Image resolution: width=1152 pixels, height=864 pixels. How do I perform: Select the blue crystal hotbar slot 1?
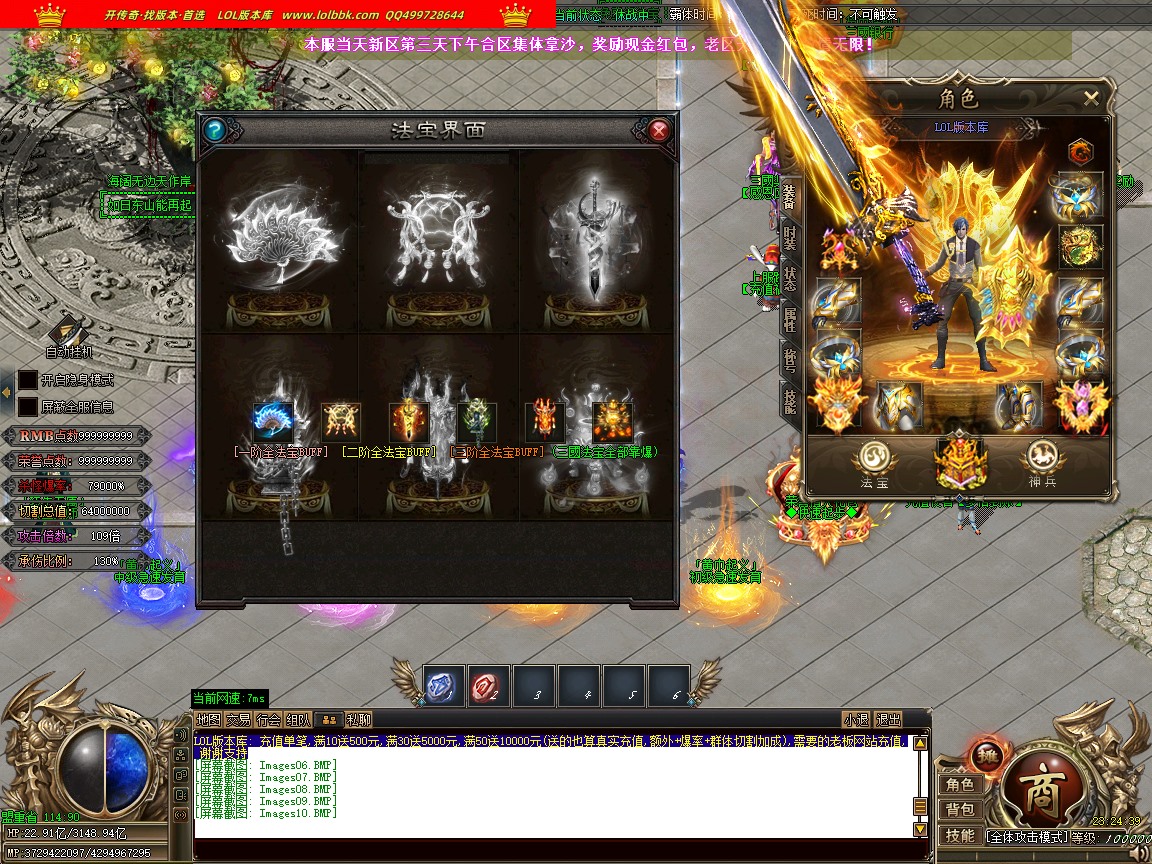tap(442, 685)
